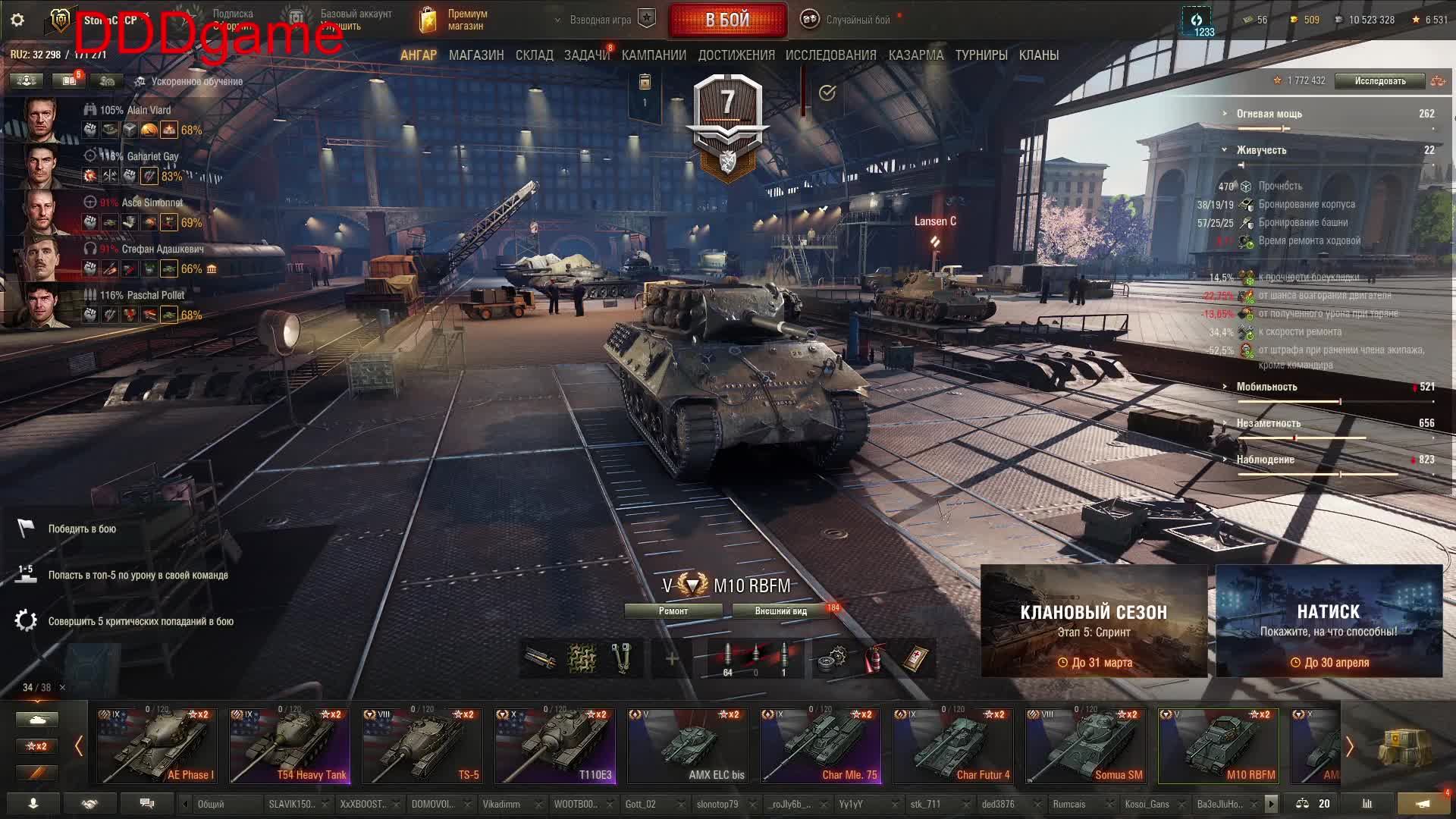The width and height of the screenshot is (1456, 819).
Task: Go to the ЗАДАЧИ tab
Action: click(586, 55)
